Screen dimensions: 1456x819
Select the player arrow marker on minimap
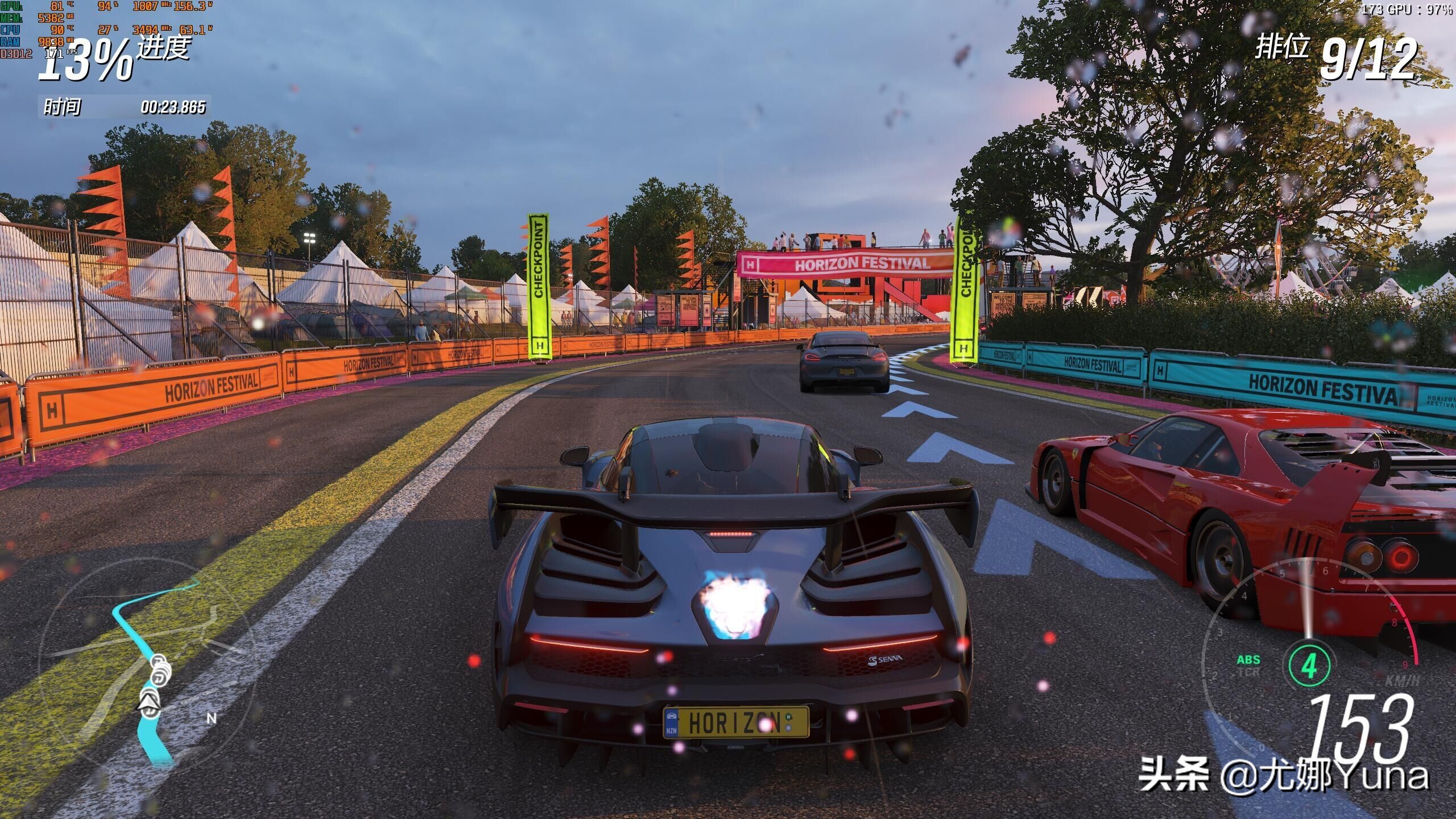149,703
